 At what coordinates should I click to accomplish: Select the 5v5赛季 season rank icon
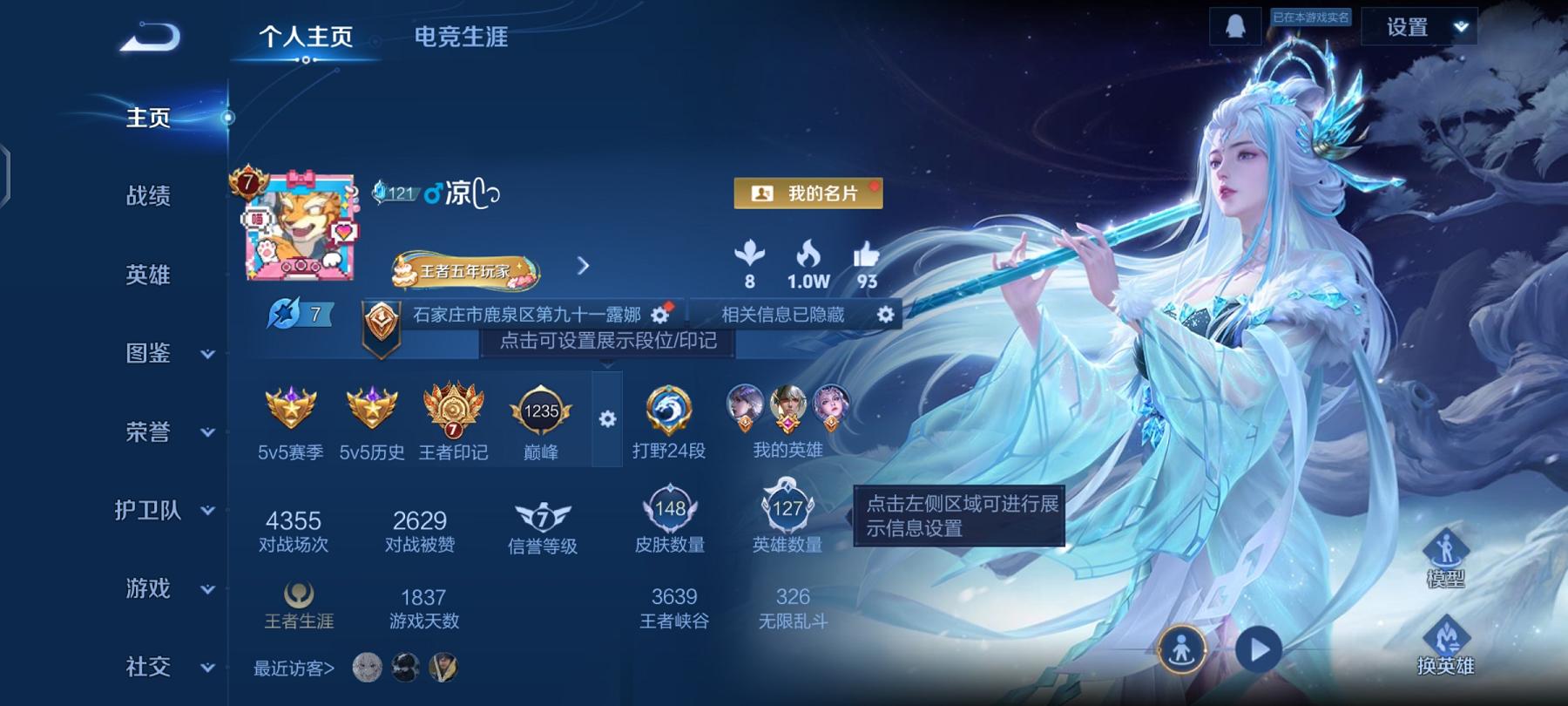click(292, 410)
